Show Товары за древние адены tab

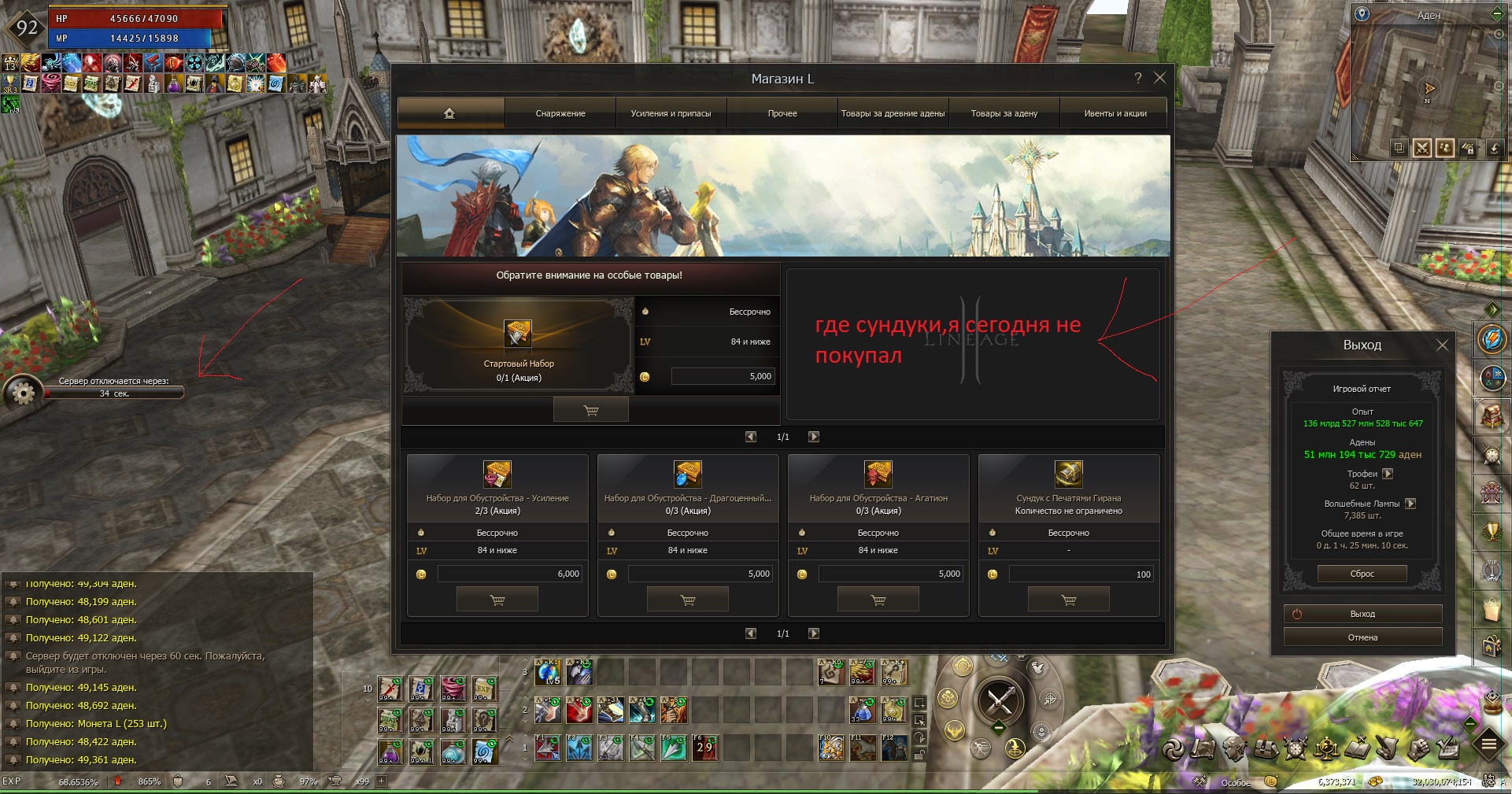point(893,113)
